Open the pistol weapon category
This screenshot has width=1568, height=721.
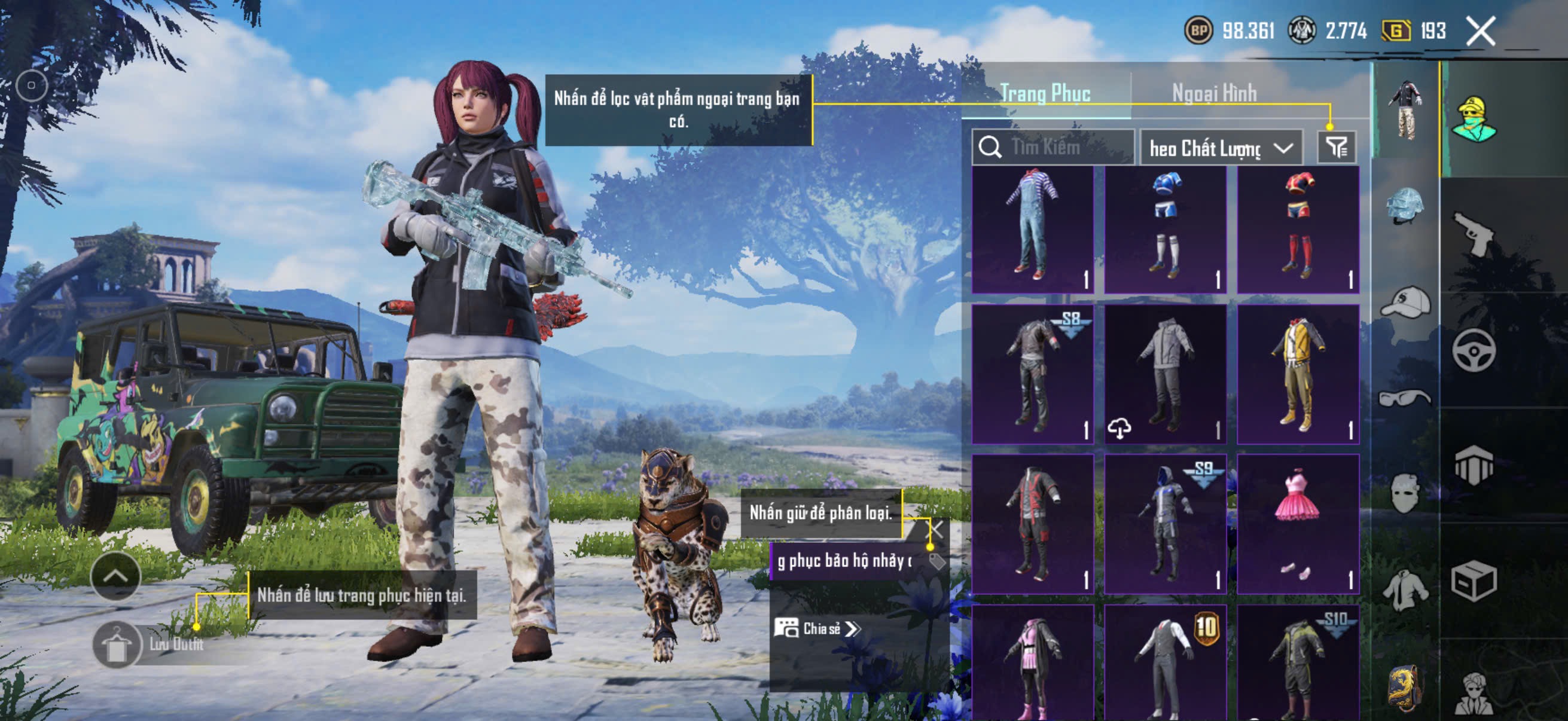coord(1474,234)
